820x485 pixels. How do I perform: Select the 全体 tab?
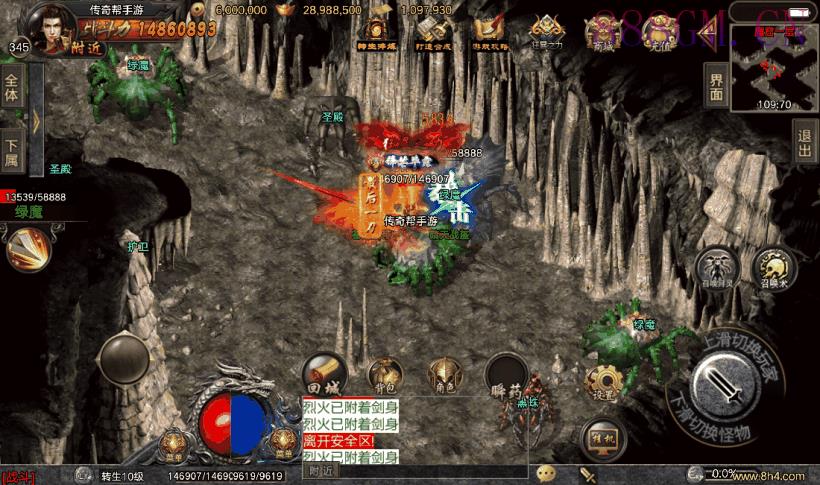(x=13, y=89)
